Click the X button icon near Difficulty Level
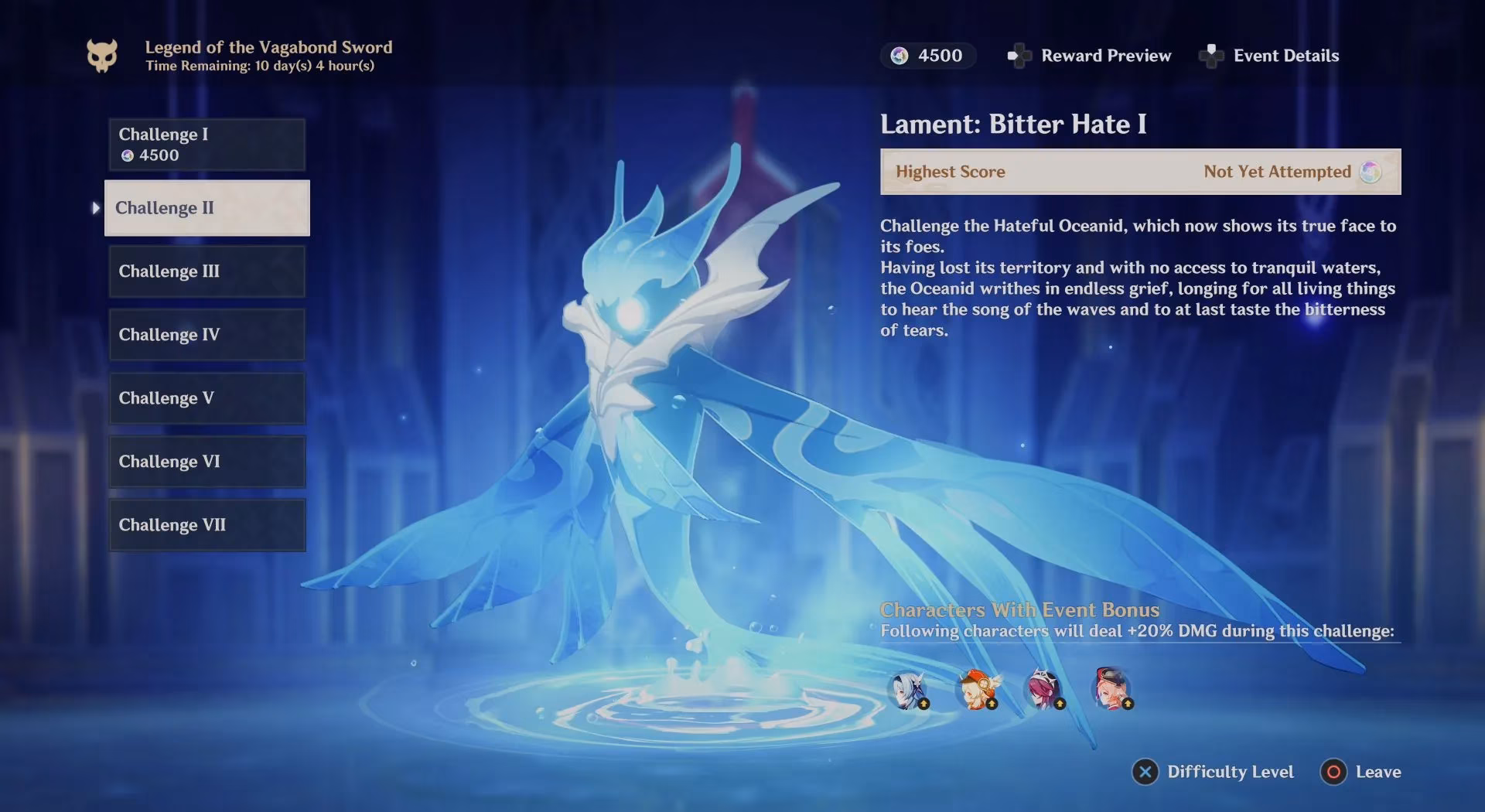This screenshot has width=1485, height=812. point(1144,772)
